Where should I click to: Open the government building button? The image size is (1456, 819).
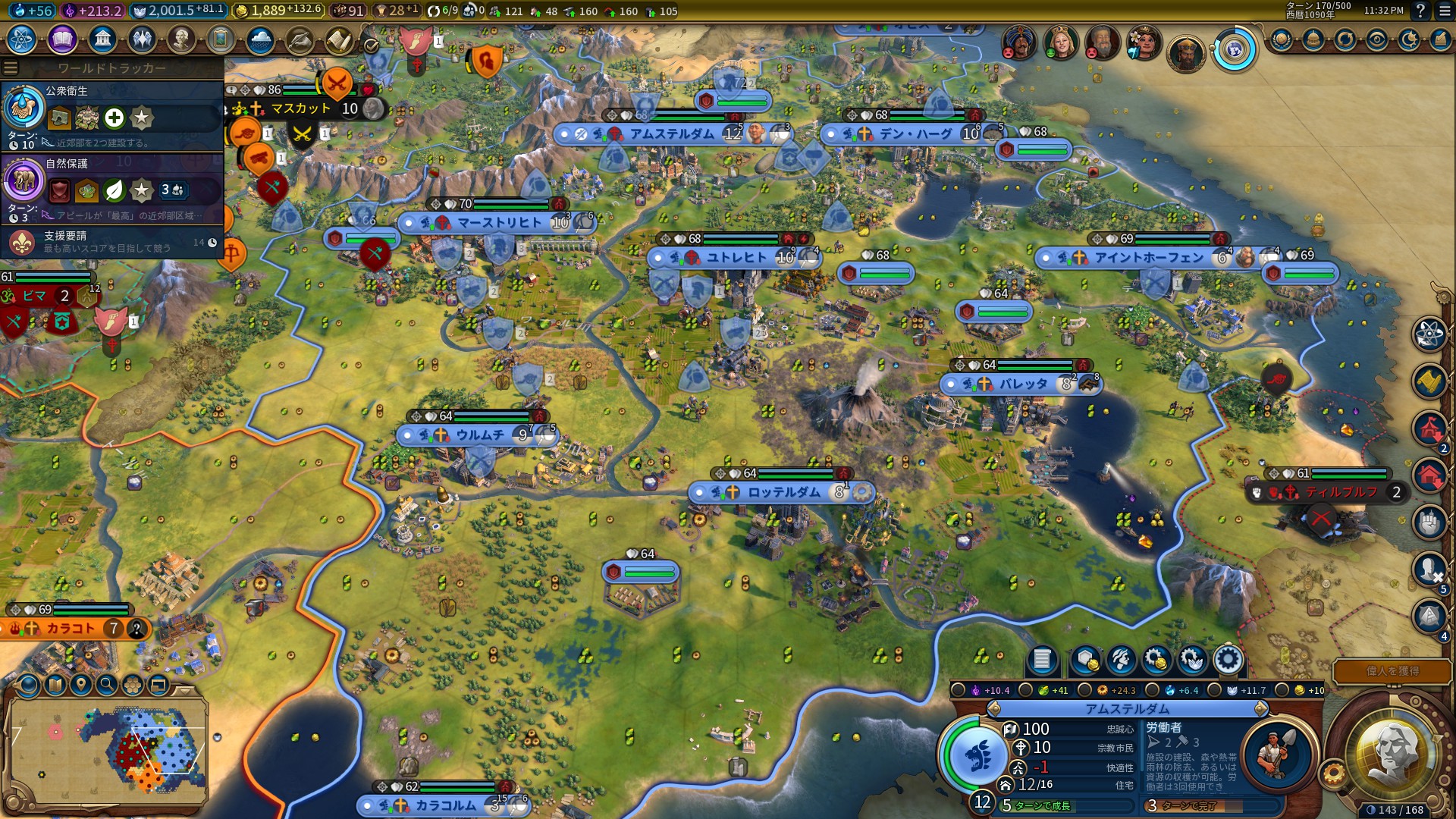[102, 39]
